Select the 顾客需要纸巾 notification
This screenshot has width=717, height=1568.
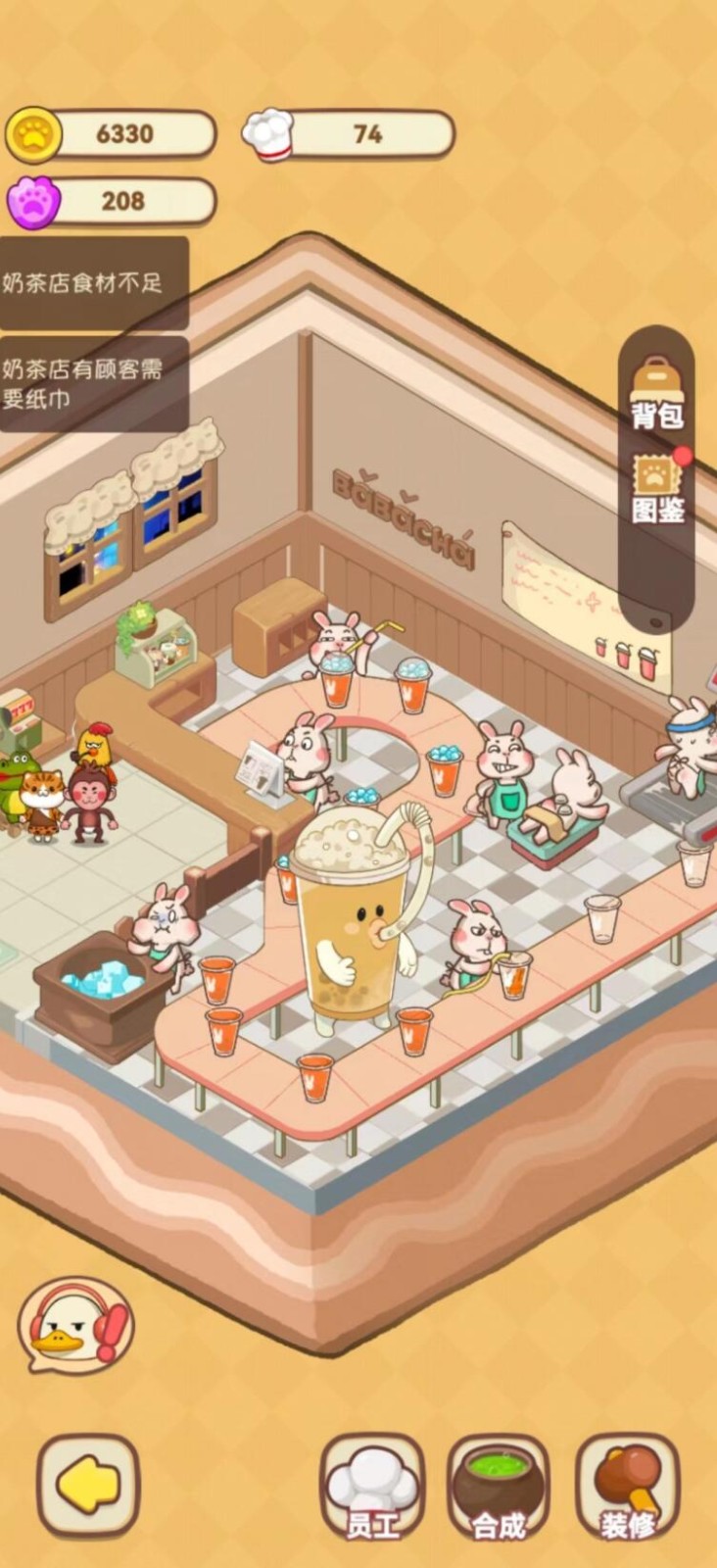coord(93,383)
